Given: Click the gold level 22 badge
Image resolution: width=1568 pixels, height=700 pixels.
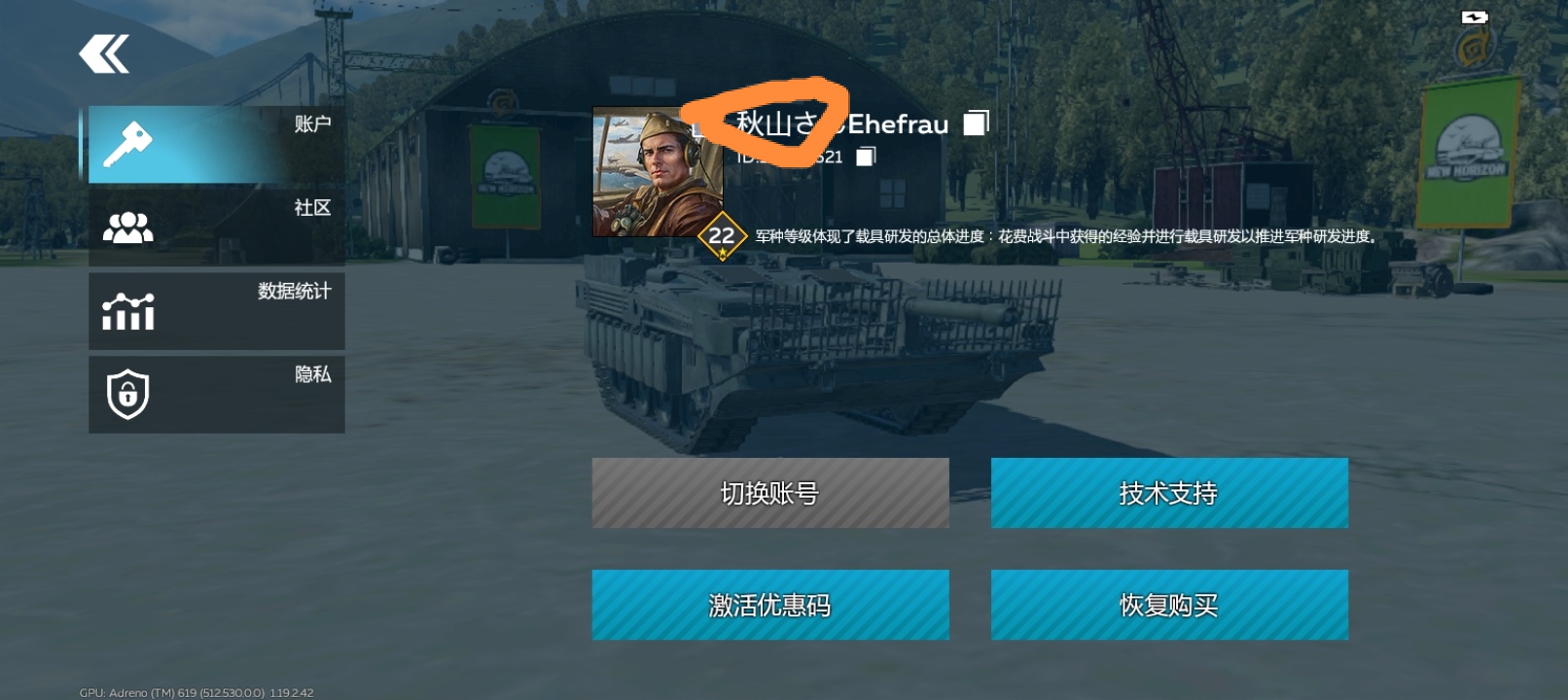Looking at the screenshot, I should click(x=721, y=234).
